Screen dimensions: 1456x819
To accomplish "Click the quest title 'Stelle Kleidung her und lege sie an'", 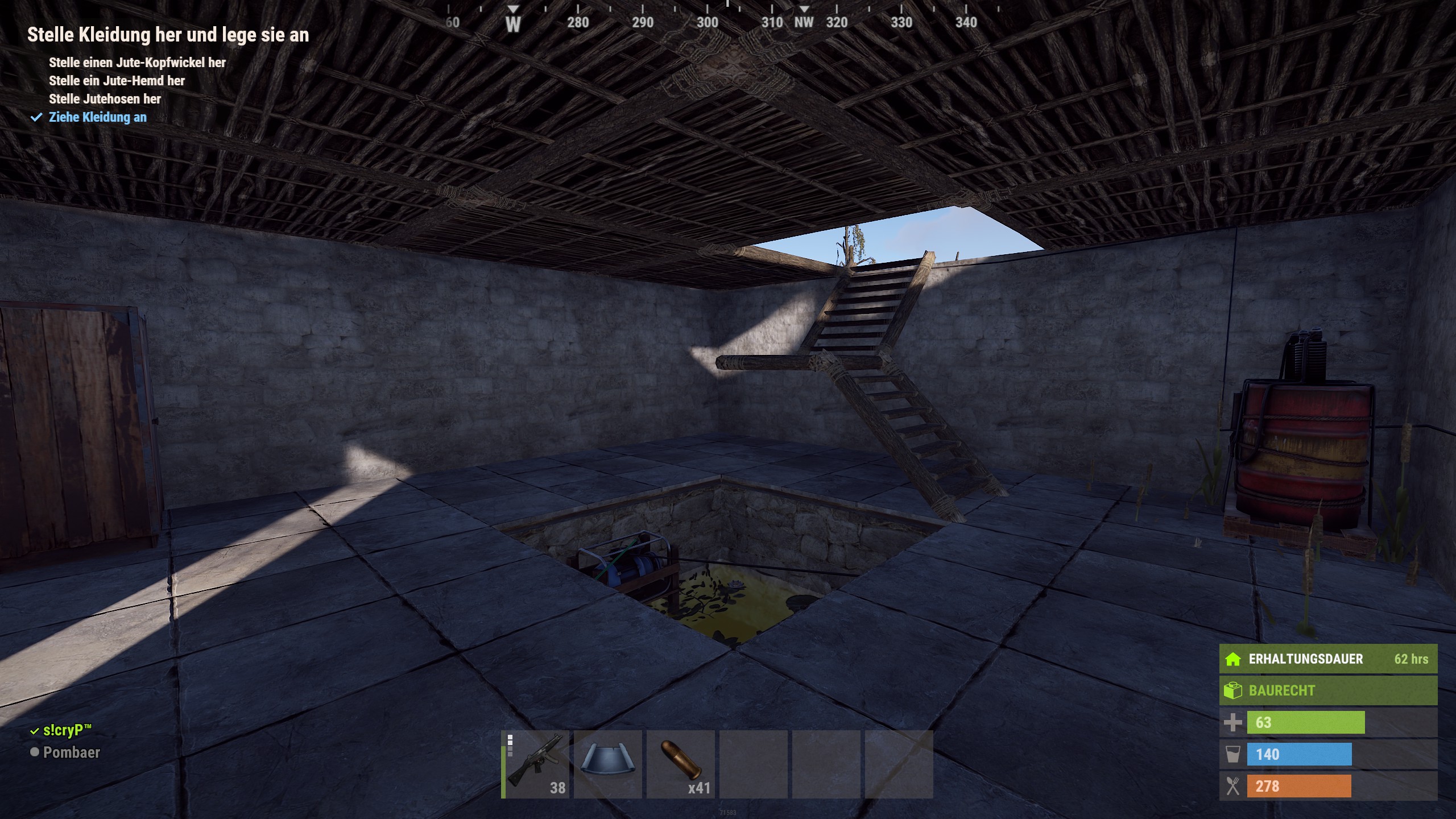I will [x=168, y=35].
